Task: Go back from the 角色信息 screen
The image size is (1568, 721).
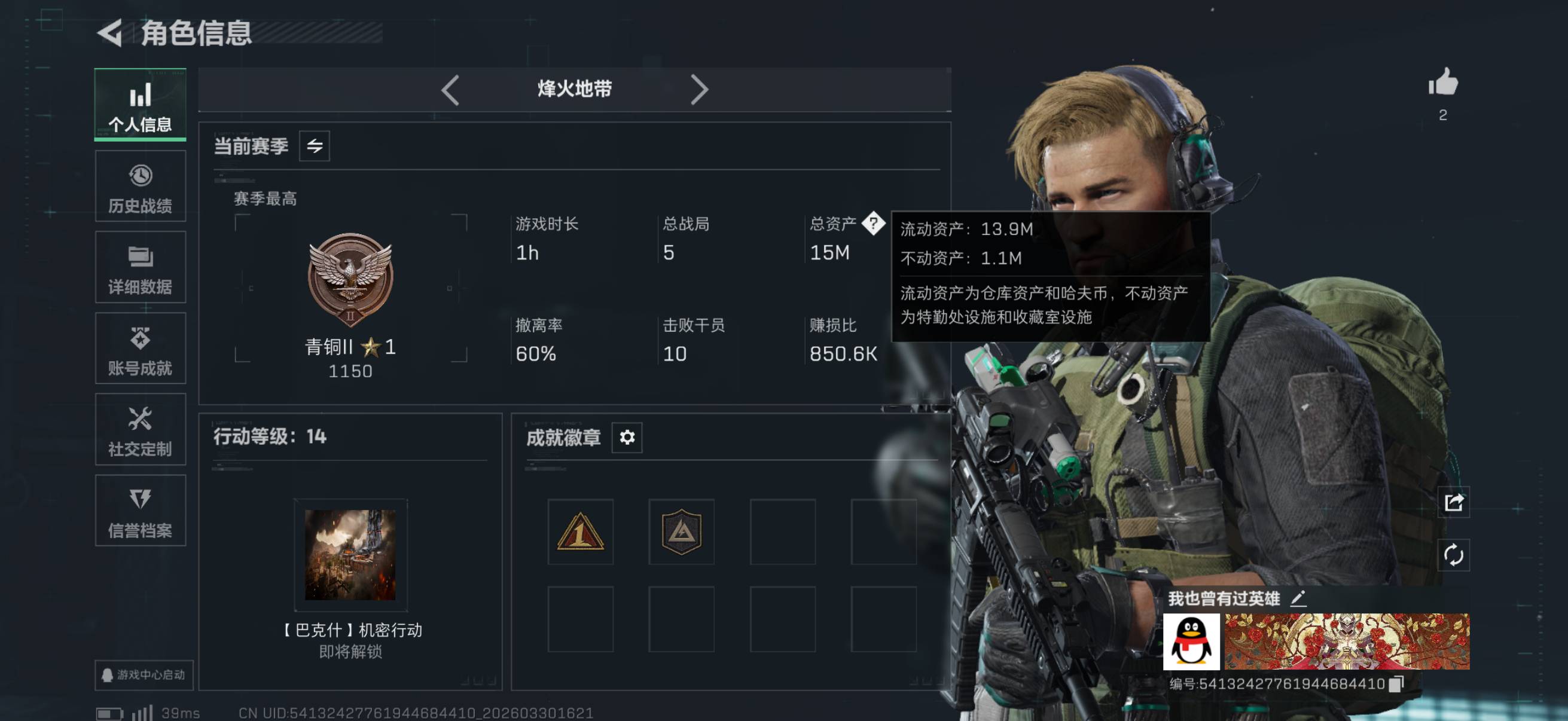Action: pyautogui.click(x=110, y=33)
